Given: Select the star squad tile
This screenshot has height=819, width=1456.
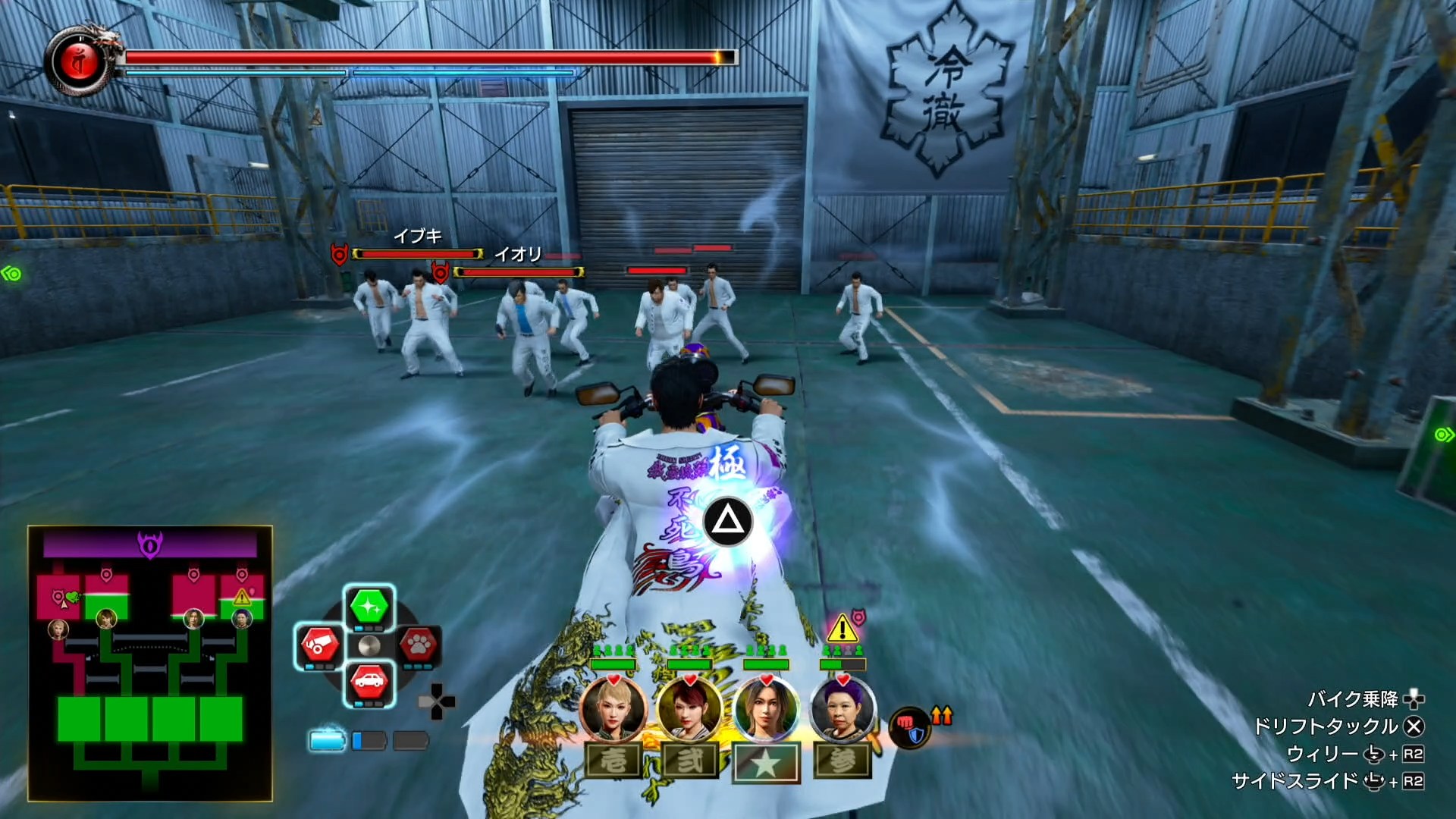Looking at the screenshot, I should tap(766, 762).
